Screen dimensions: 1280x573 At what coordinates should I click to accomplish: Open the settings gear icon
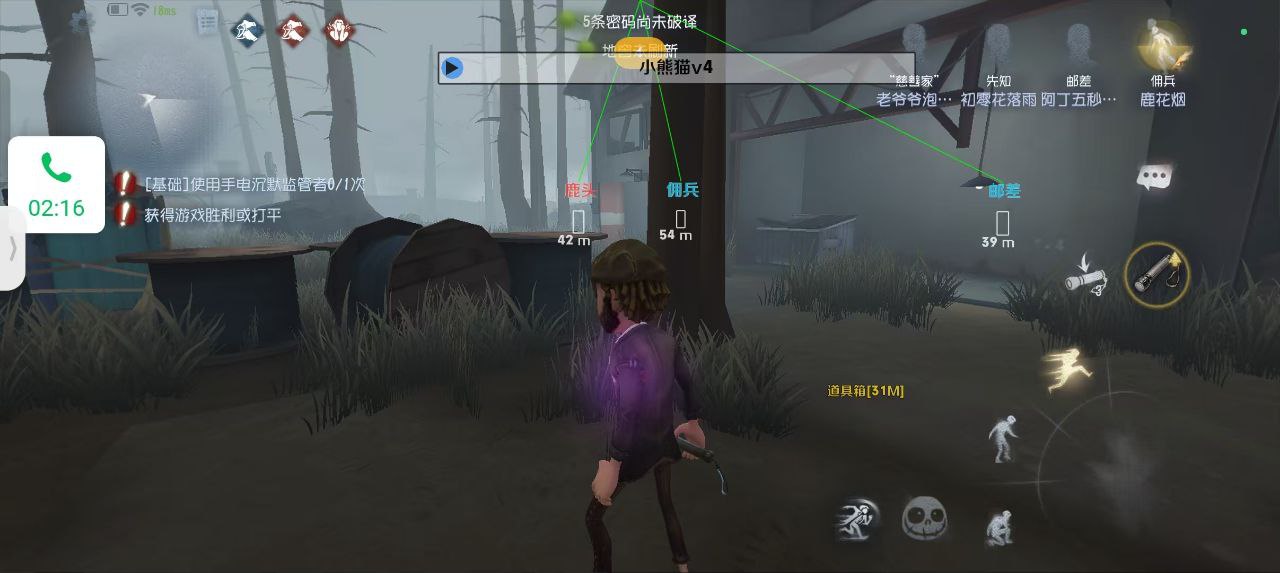click(x=80, y=19)
